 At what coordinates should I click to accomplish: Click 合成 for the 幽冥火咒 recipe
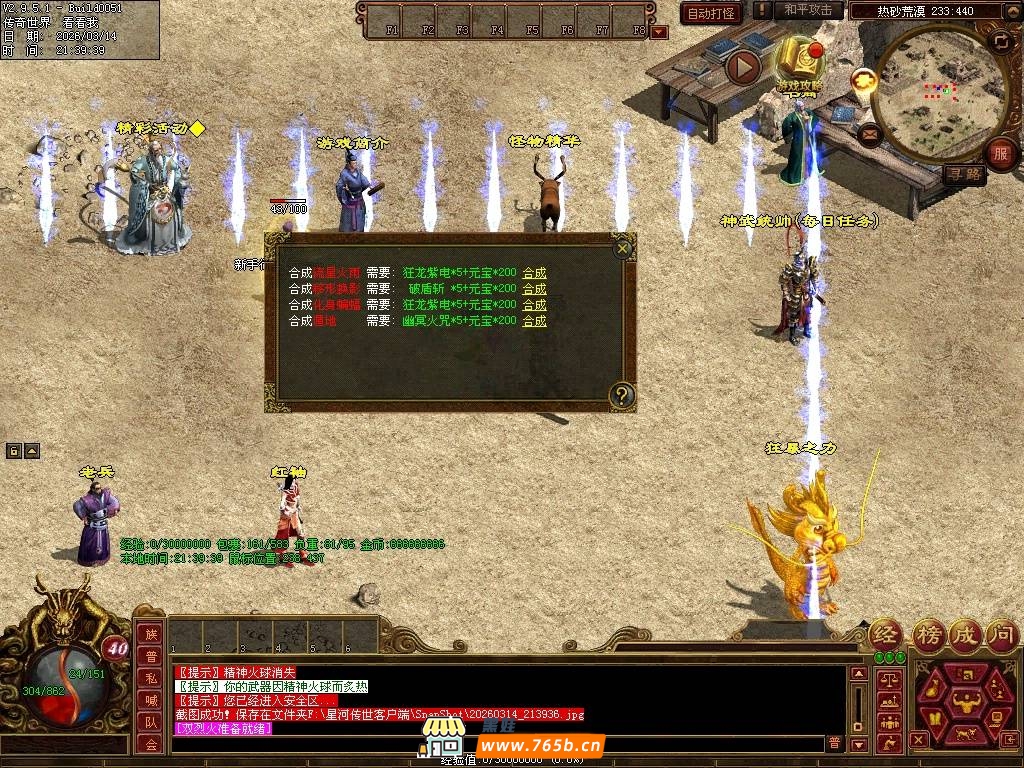tap(534, 321)
